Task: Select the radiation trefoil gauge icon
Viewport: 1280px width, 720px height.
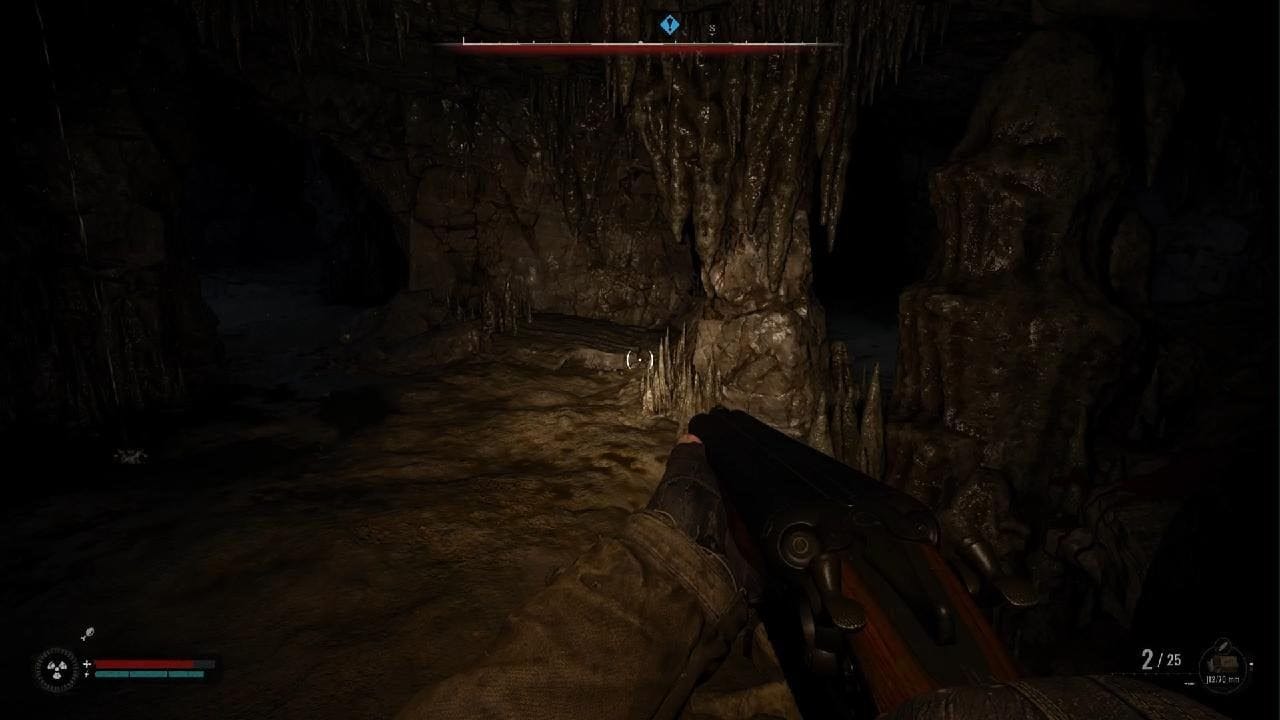Action: pos(54,668)
